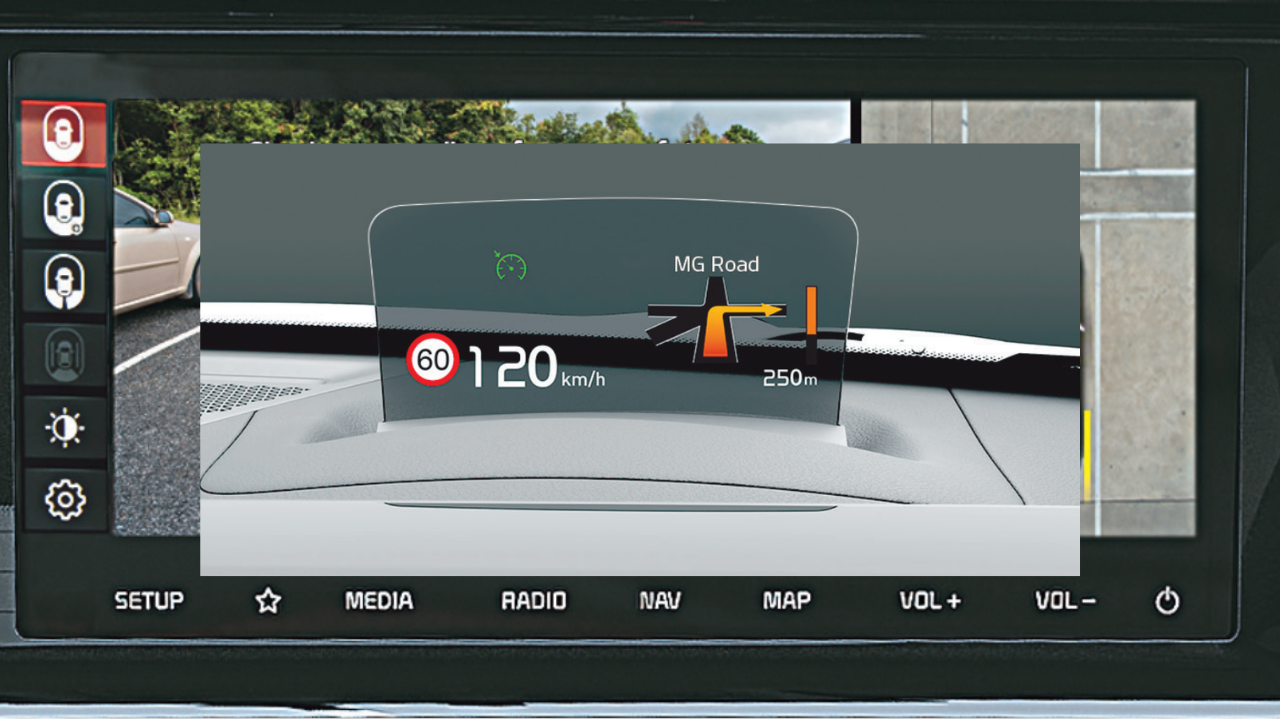1280x720 pixels.
Task: Tap the green speedometer icon on the HUD
Action: tap(511, 264)
